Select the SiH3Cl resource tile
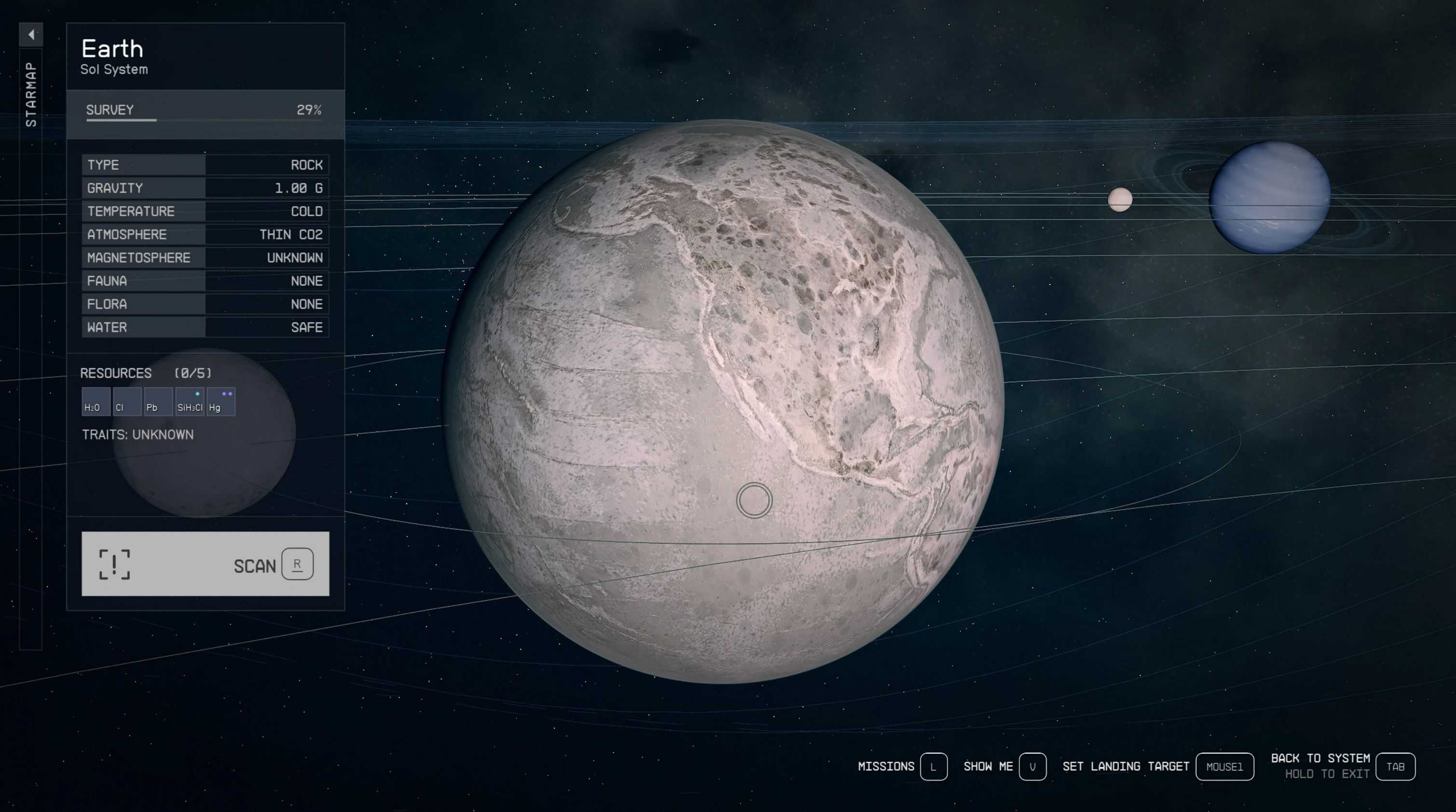Viewport: 1456px width, 812px height. 189,402
